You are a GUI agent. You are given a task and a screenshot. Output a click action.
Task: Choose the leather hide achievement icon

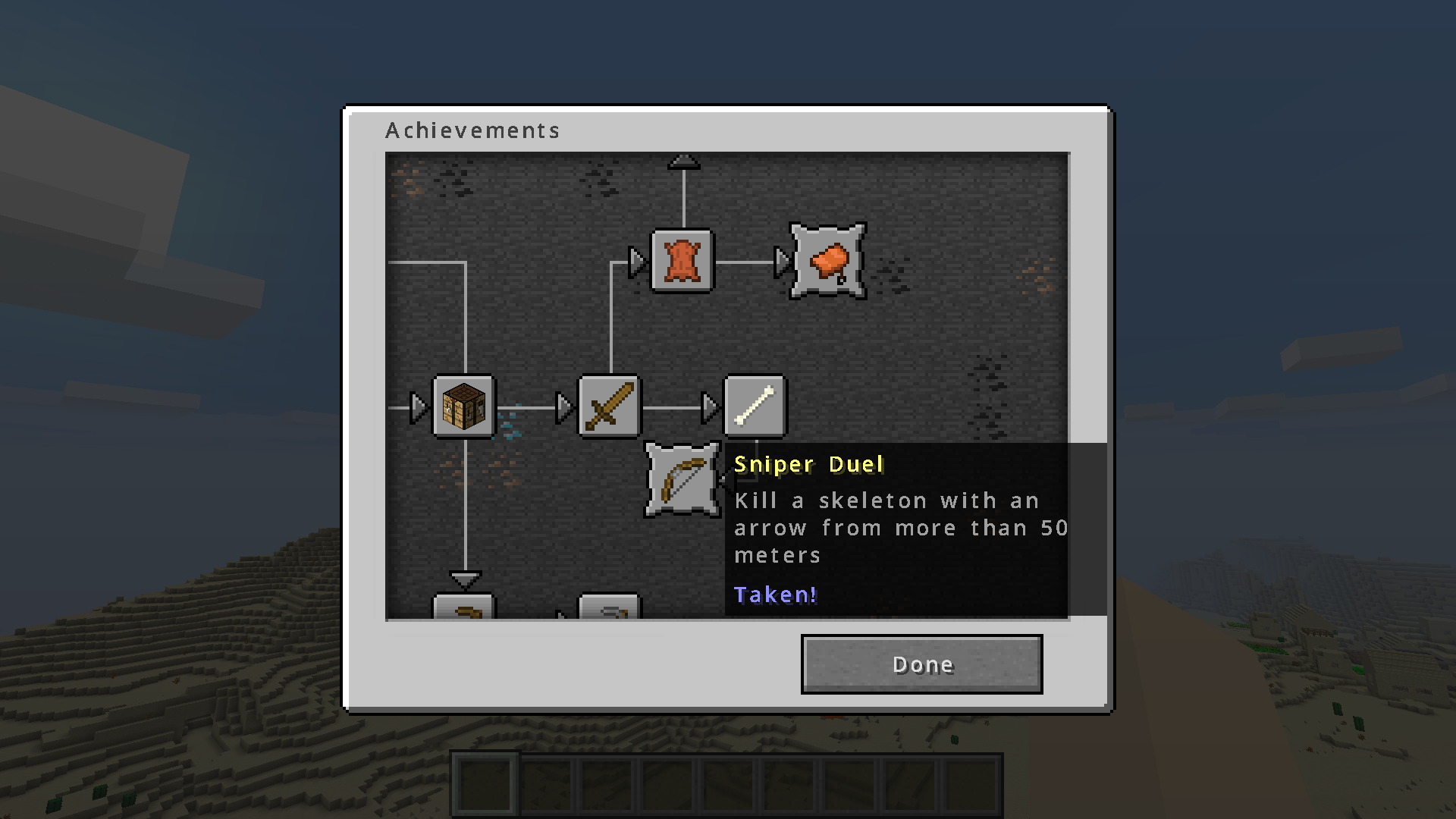tap(682, 262)
